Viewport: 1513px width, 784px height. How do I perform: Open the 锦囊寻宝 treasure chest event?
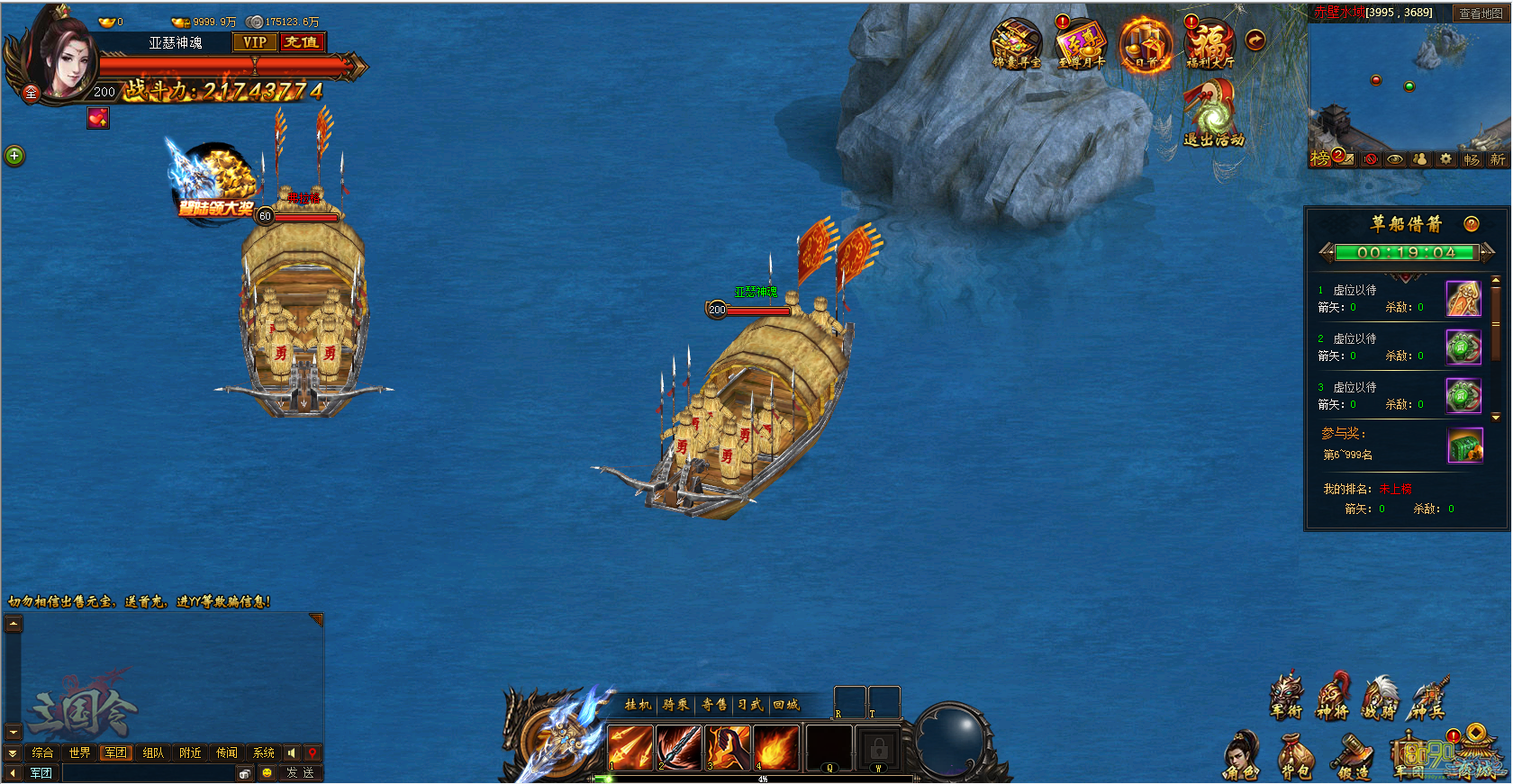[x=1016, y=44]
